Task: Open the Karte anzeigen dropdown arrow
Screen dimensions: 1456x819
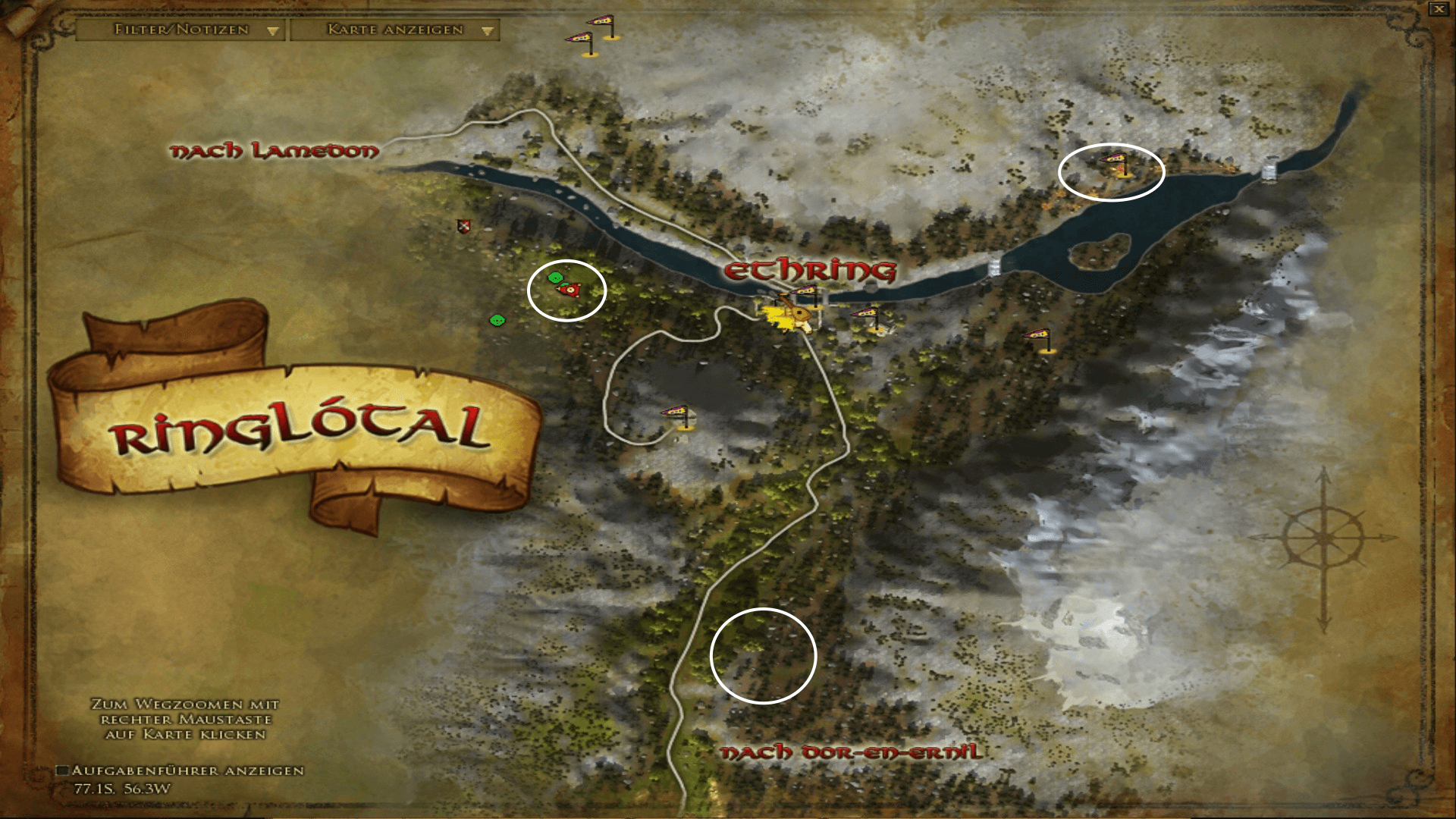Action: pos(486,31)
